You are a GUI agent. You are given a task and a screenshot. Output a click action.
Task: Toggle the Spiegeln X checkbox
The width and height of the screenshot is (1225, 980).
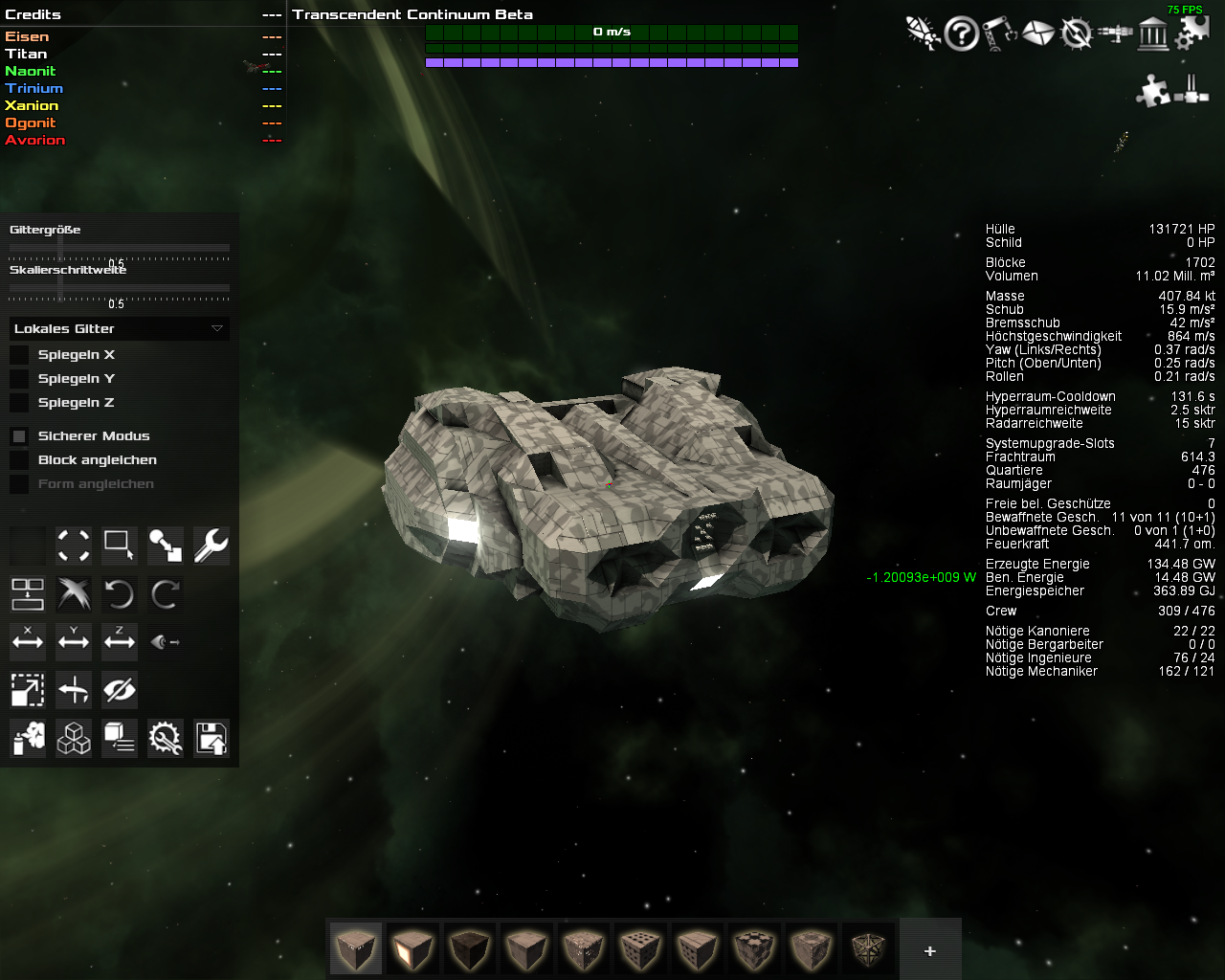[19, 355]
